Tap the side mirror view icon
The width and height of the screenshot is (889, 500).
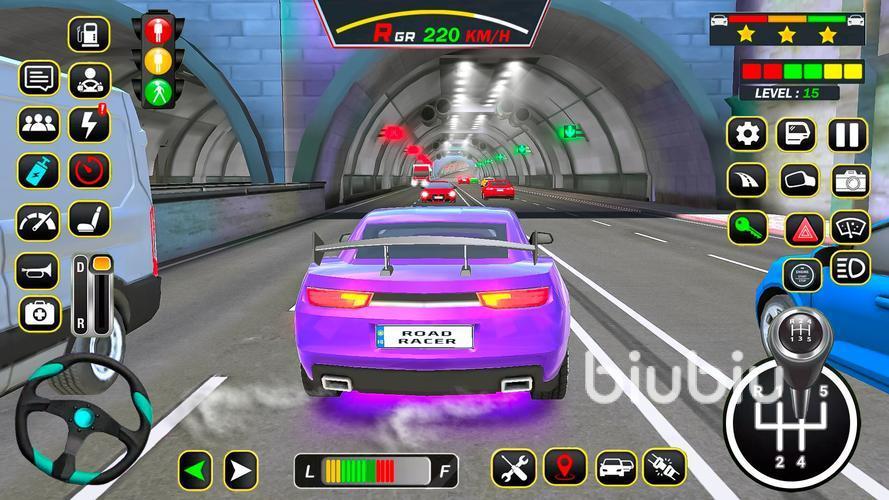[799, 181]
